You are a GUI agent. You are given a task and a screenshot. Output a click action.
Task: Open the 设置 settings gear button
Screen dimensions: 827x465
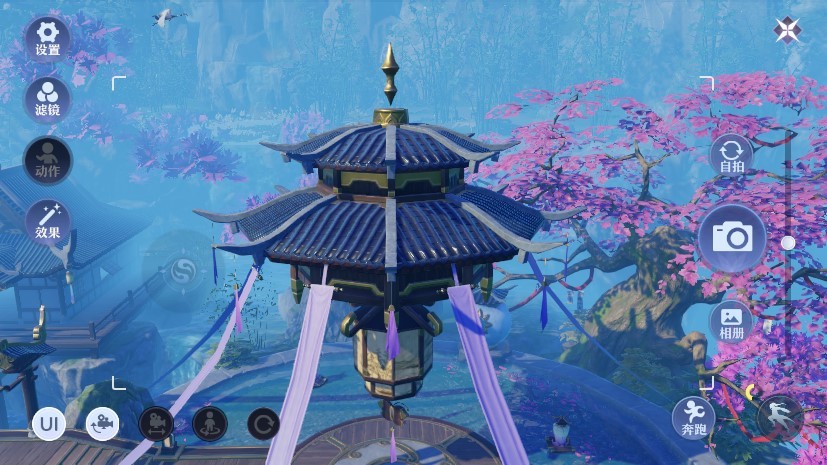click(x=47, y=38)
